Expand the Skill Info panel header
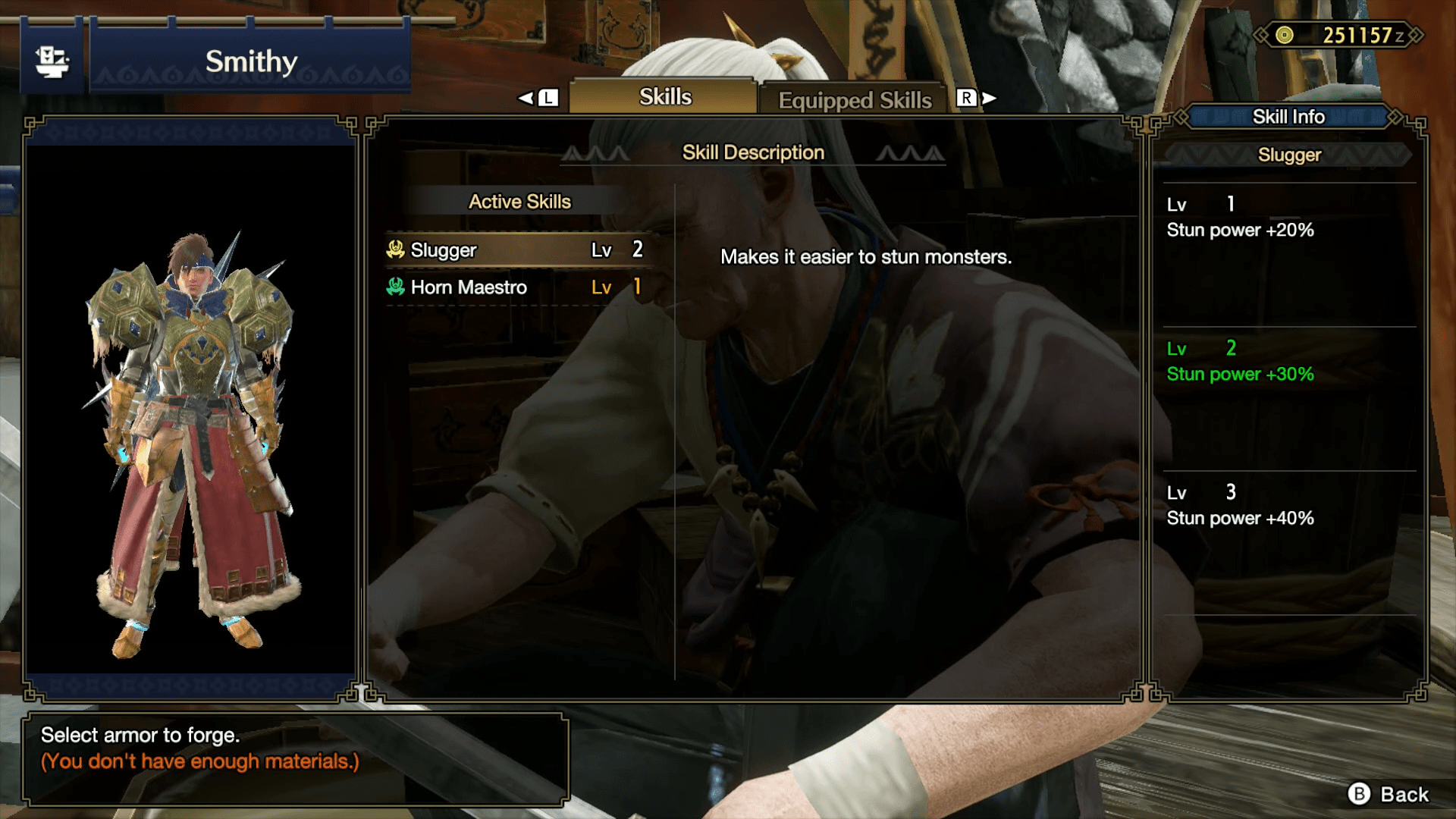 point(1288,117)
